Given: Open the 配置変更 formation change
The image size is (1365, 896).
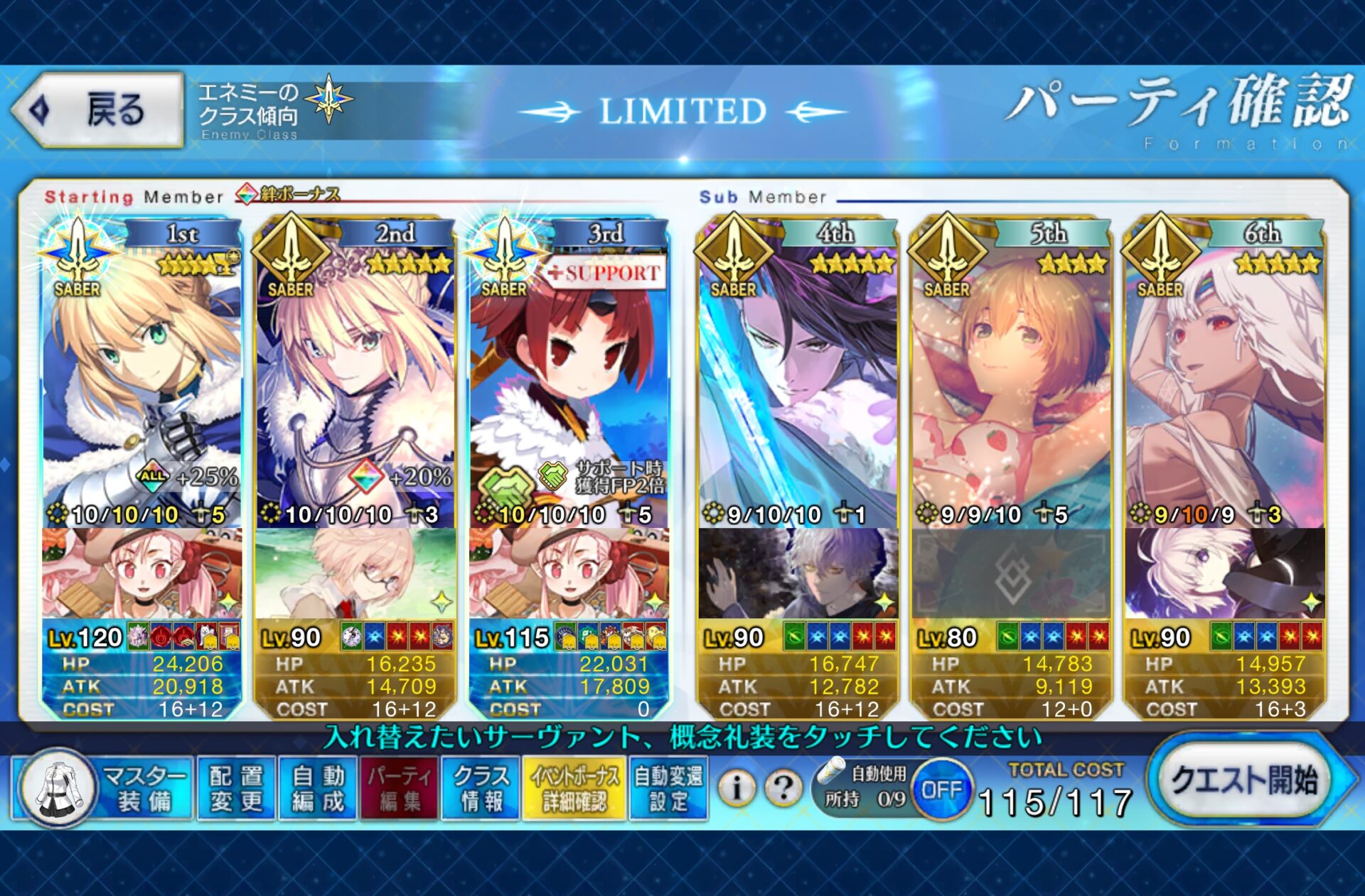Looking at the screenshot, I should coord(237,789).
